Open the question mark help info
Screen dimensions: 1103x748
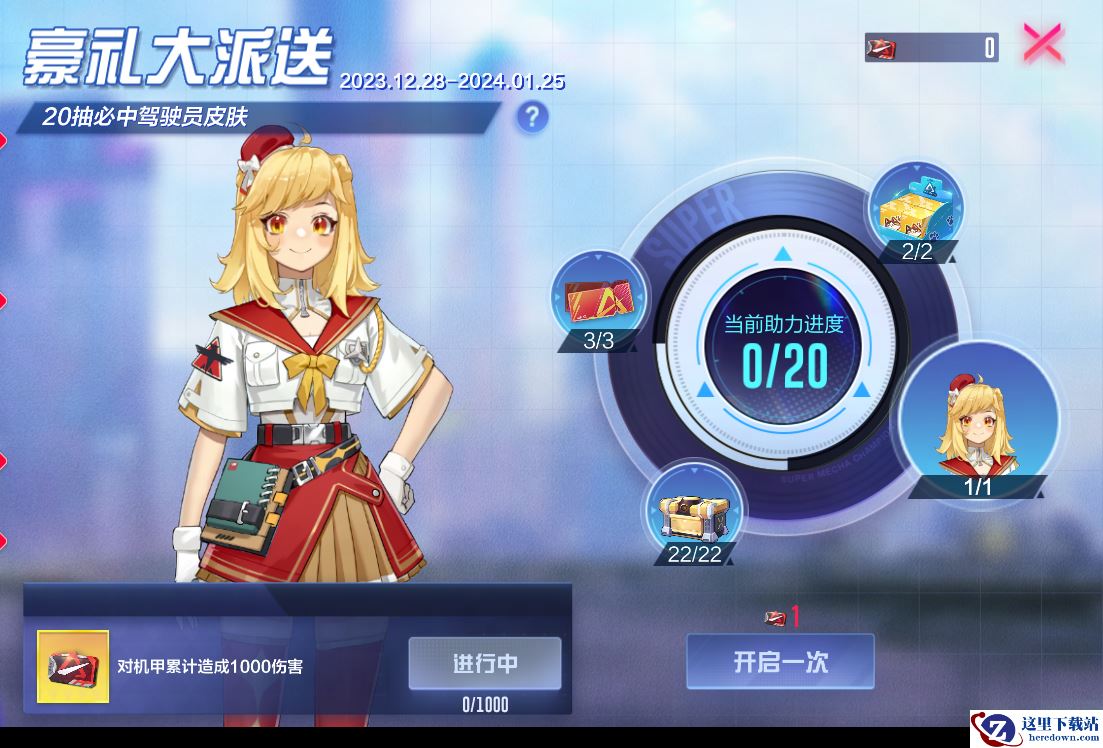532,117
